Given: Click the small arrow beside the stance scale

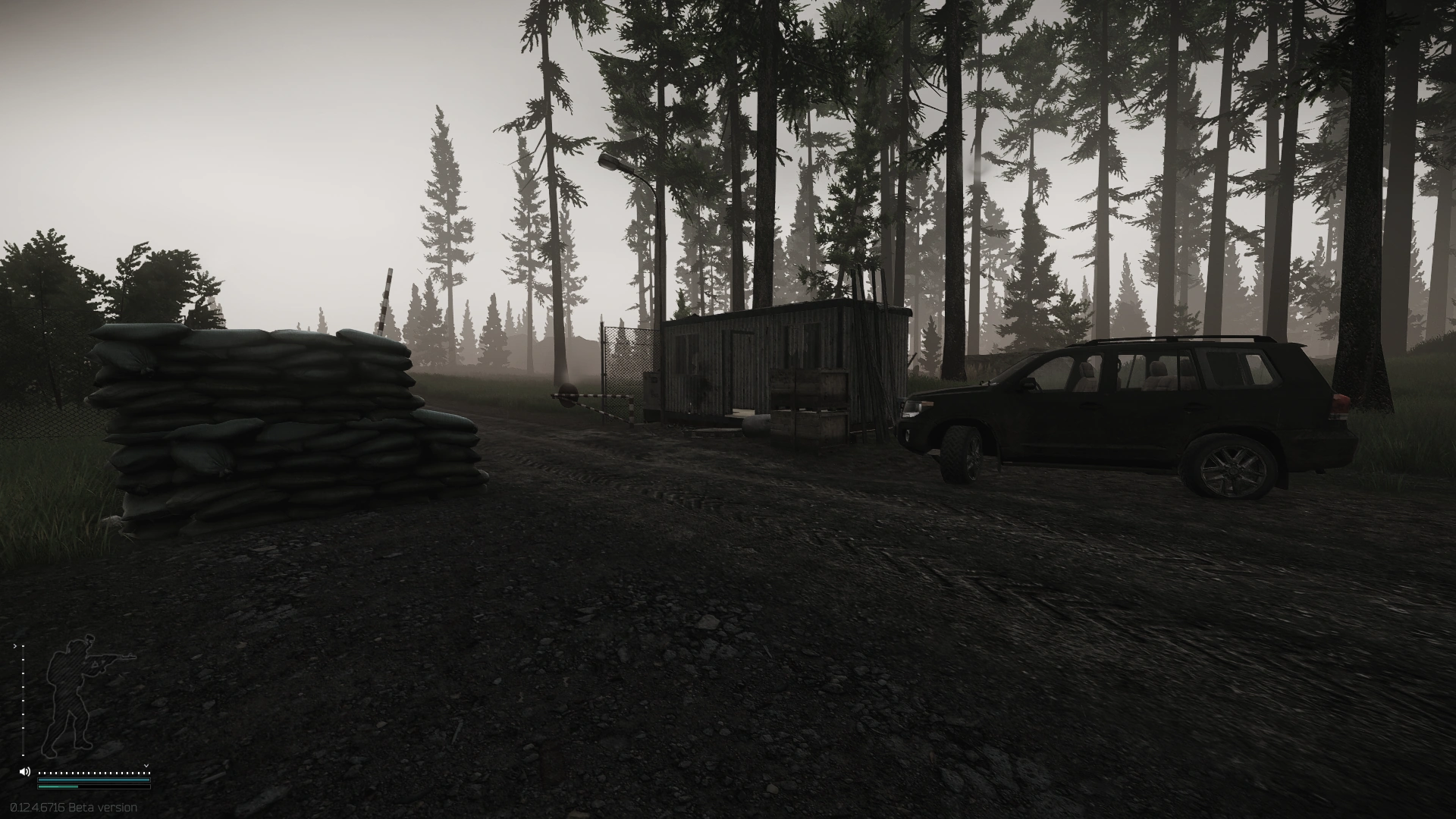Looking at the screenshot, I should (x=15, y=646).
